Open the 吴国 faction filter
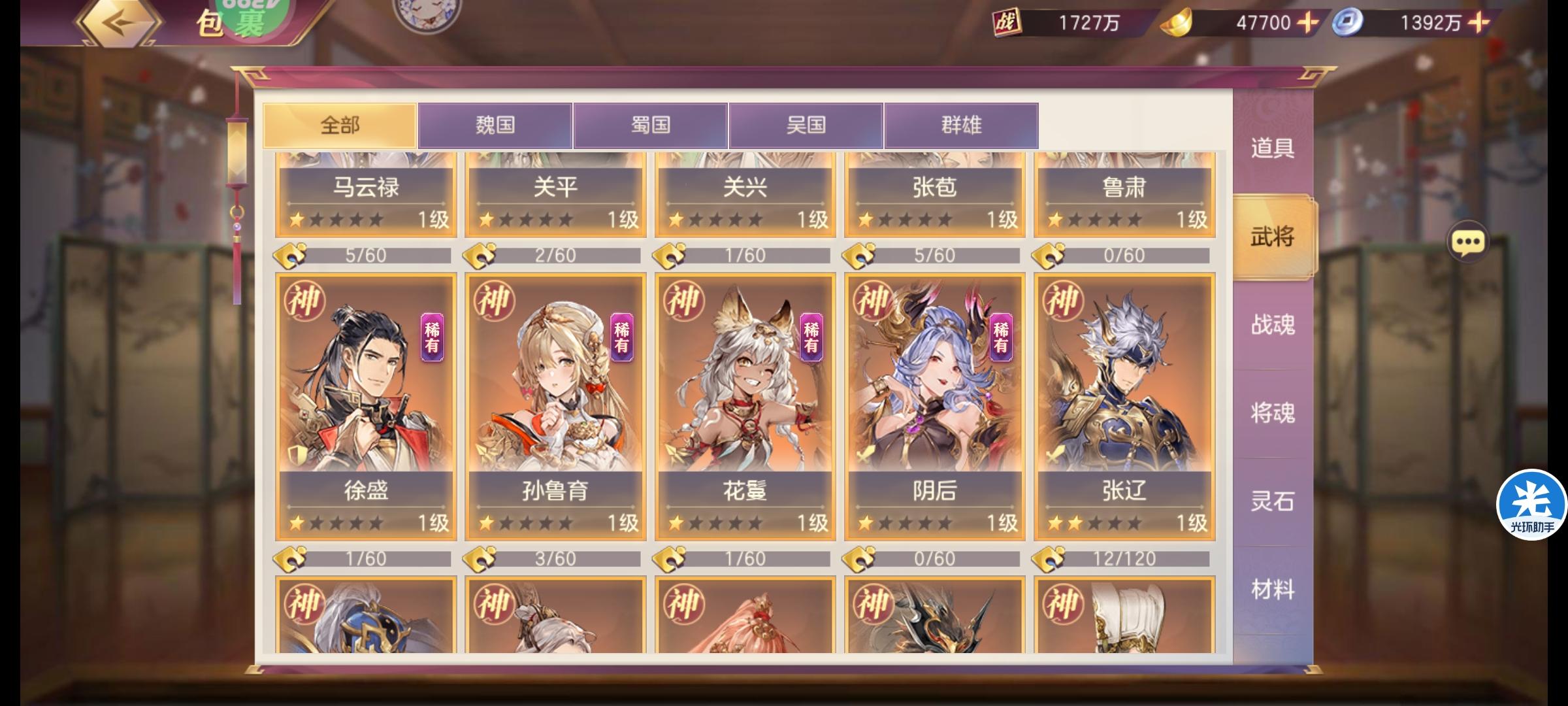 (805, 126)
